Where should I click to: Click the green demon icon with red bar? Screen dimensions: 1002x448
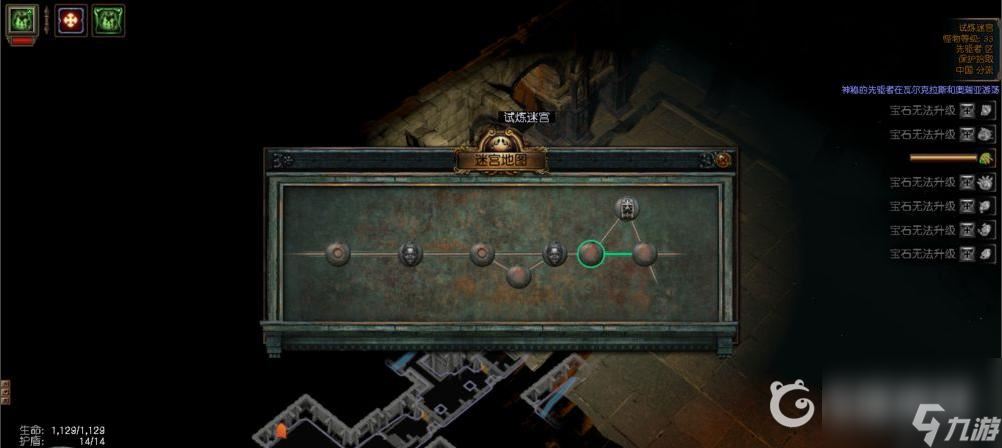tap(21, 20)
